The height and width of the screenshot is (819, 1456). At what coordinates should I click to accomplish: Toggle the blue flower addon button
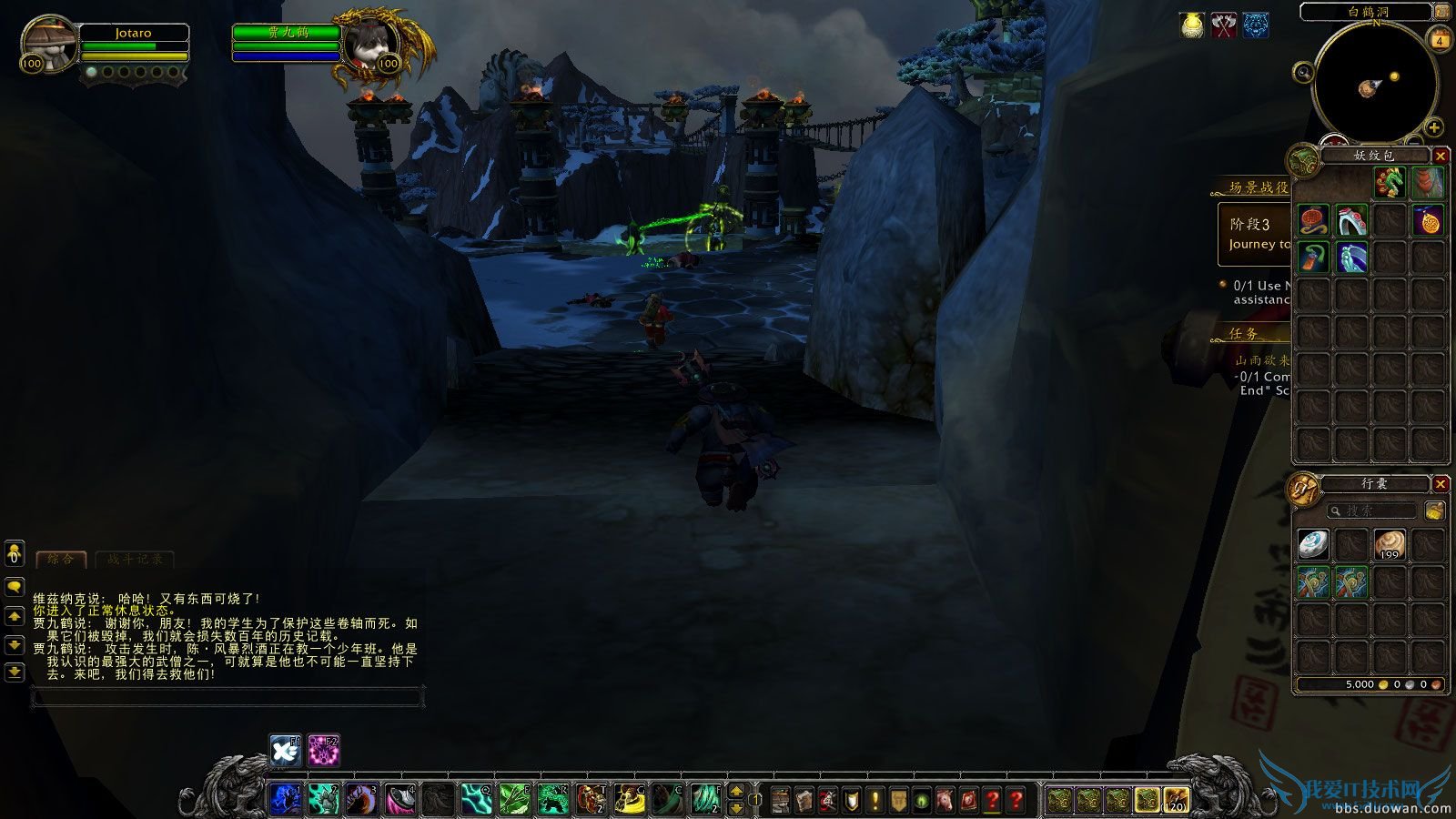coord(283,748)
